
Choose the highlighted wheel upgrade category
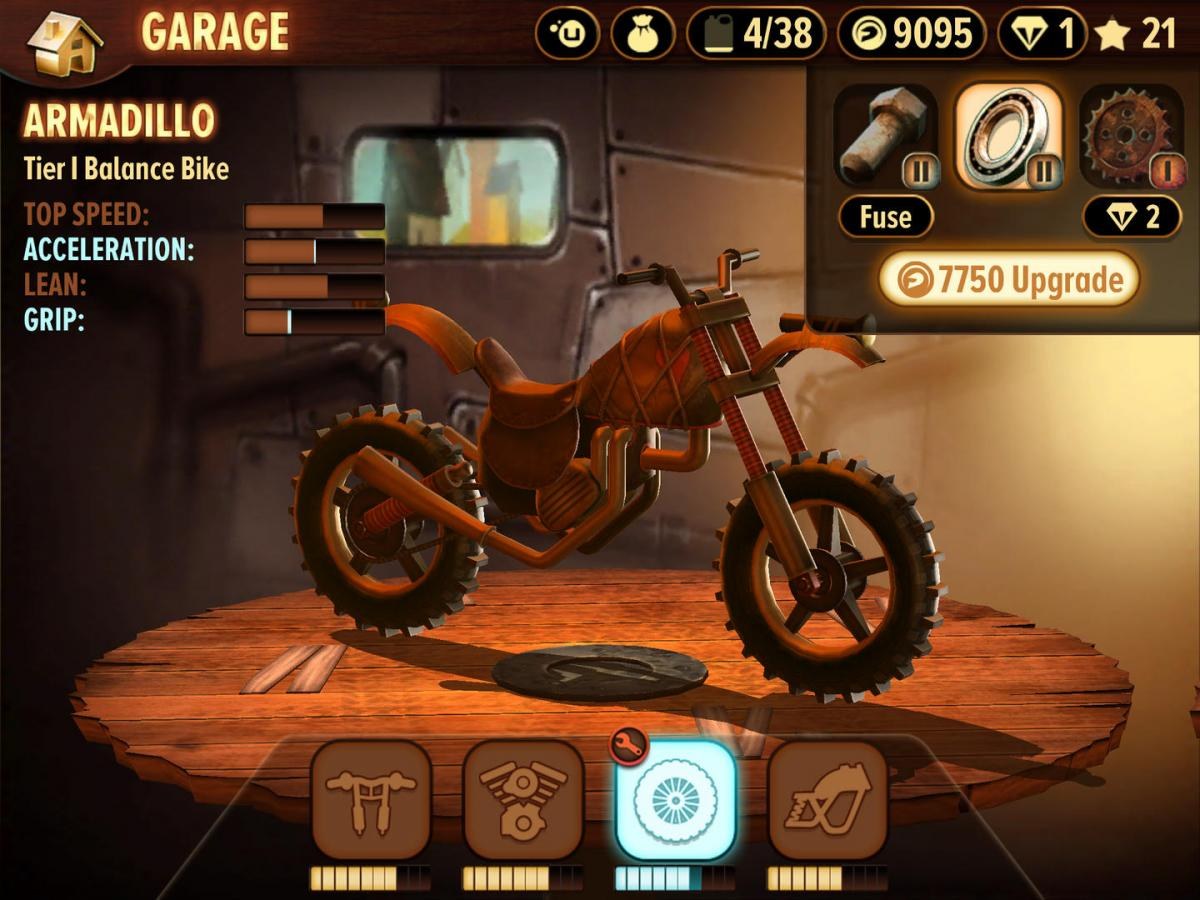click(675, 800)
